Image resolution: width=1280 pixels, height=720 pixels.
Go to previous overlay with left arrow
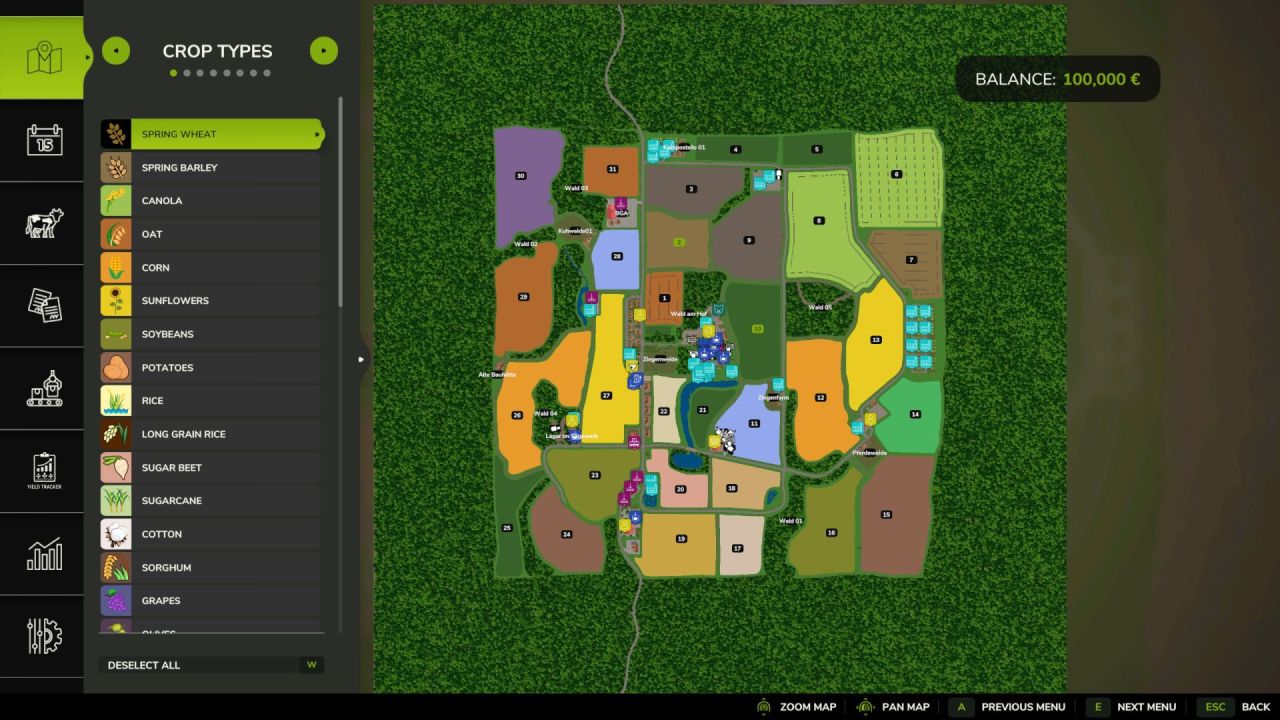116,50
